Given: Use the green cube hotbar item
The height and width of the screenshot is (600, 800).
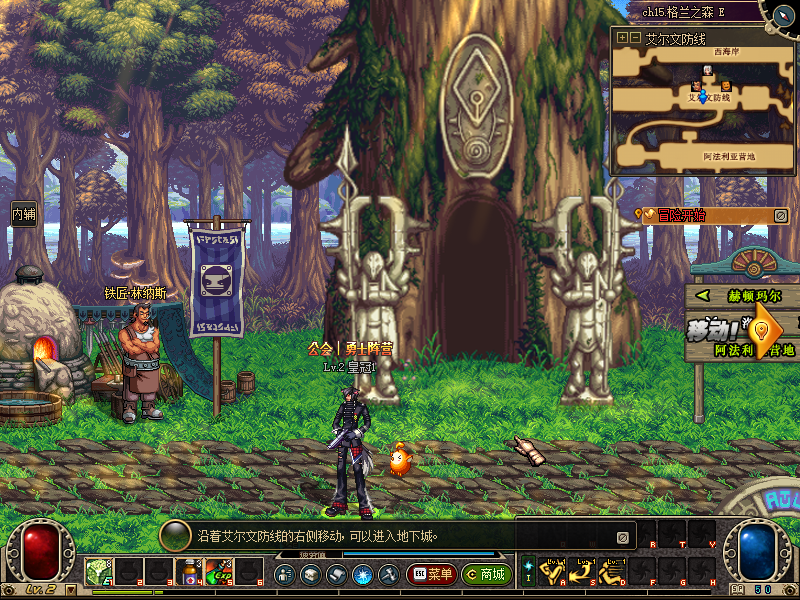Looking at the screenshot, I should pyautogui.click(x=97, y=572).
